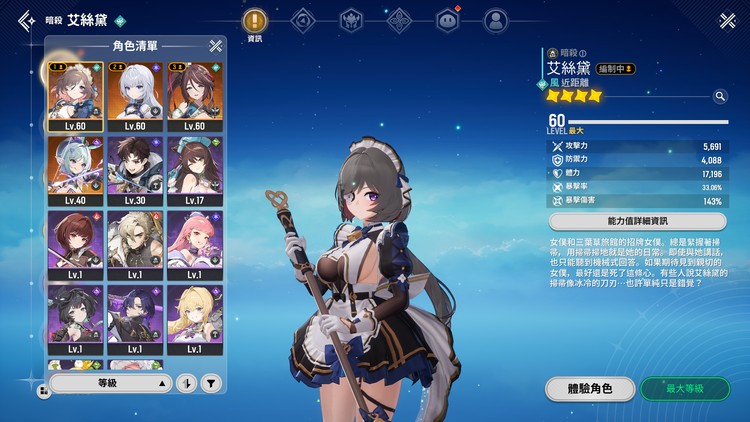
Task: Close the character list panel
Action: tap(215, 45)
